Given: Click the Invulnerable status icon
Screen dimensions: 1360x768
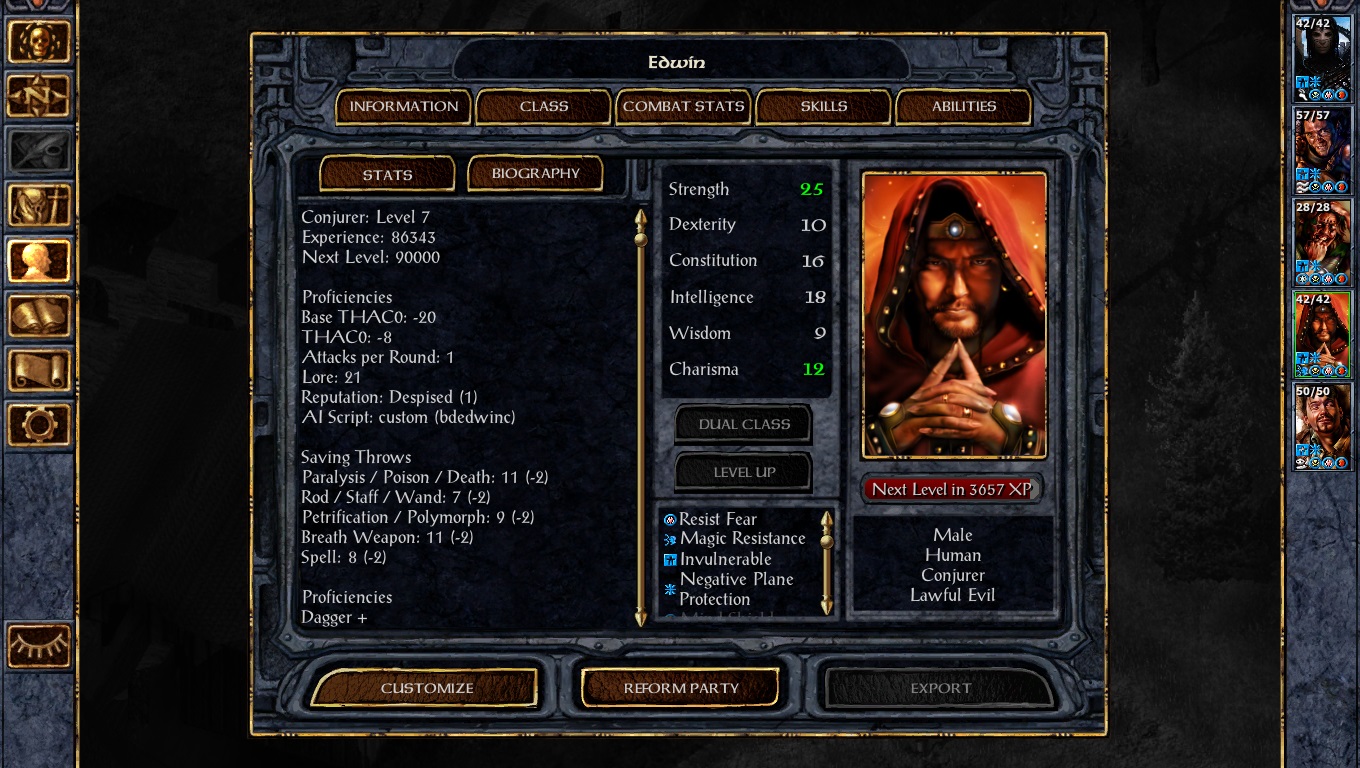Looking at the screenshot, I should (x=671, y=559).
